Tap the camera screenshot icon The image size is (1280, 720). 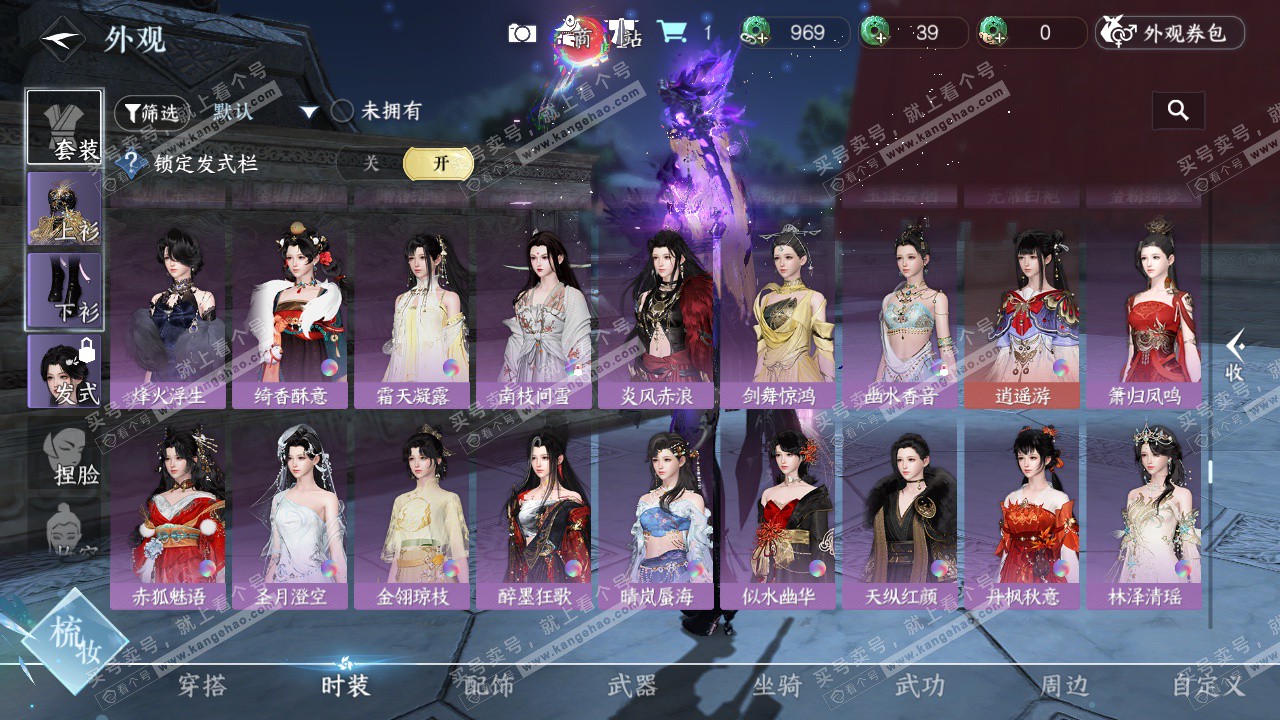point(522,33)
